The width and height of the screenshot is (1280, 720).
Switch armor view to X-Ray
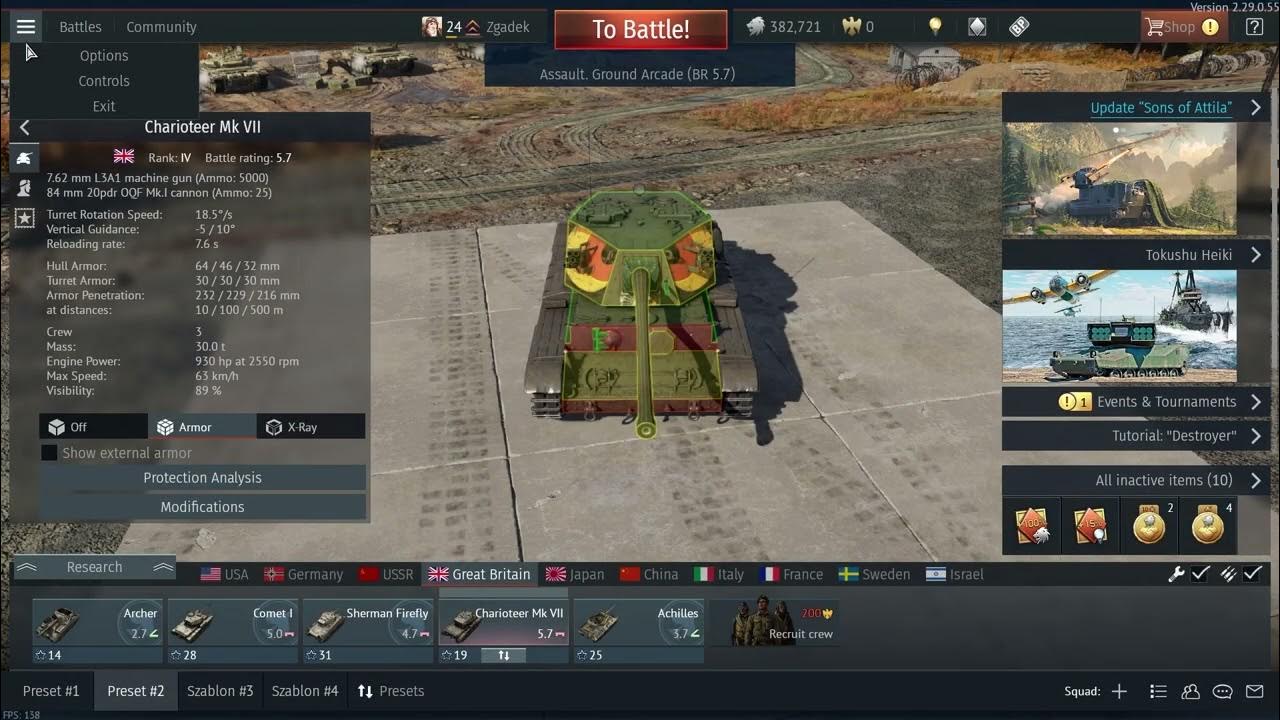(312, 426)
